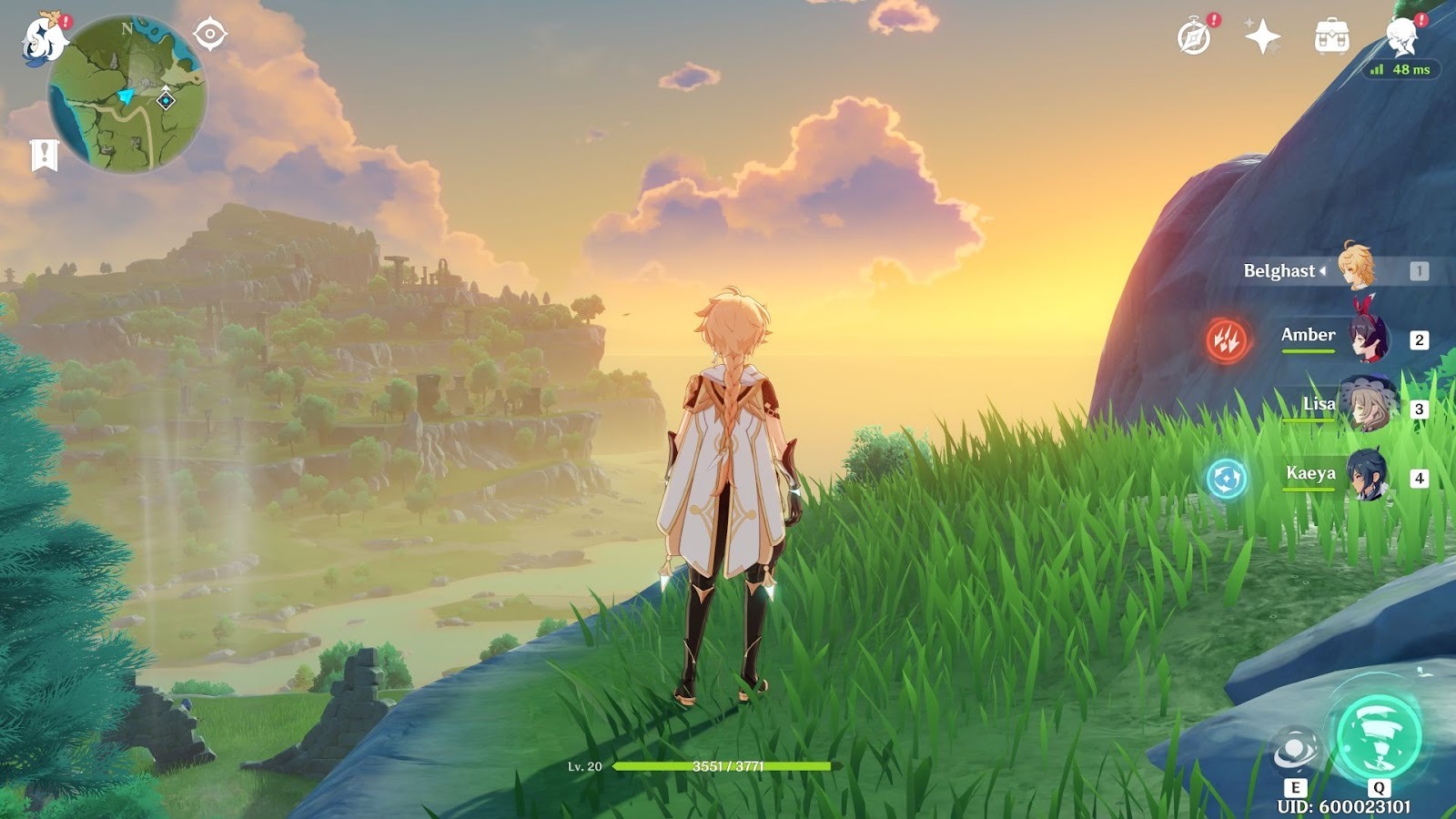This screenshot has height=819, width=1456.
Task: Open the character profile icon
Action: point(1401,37)
